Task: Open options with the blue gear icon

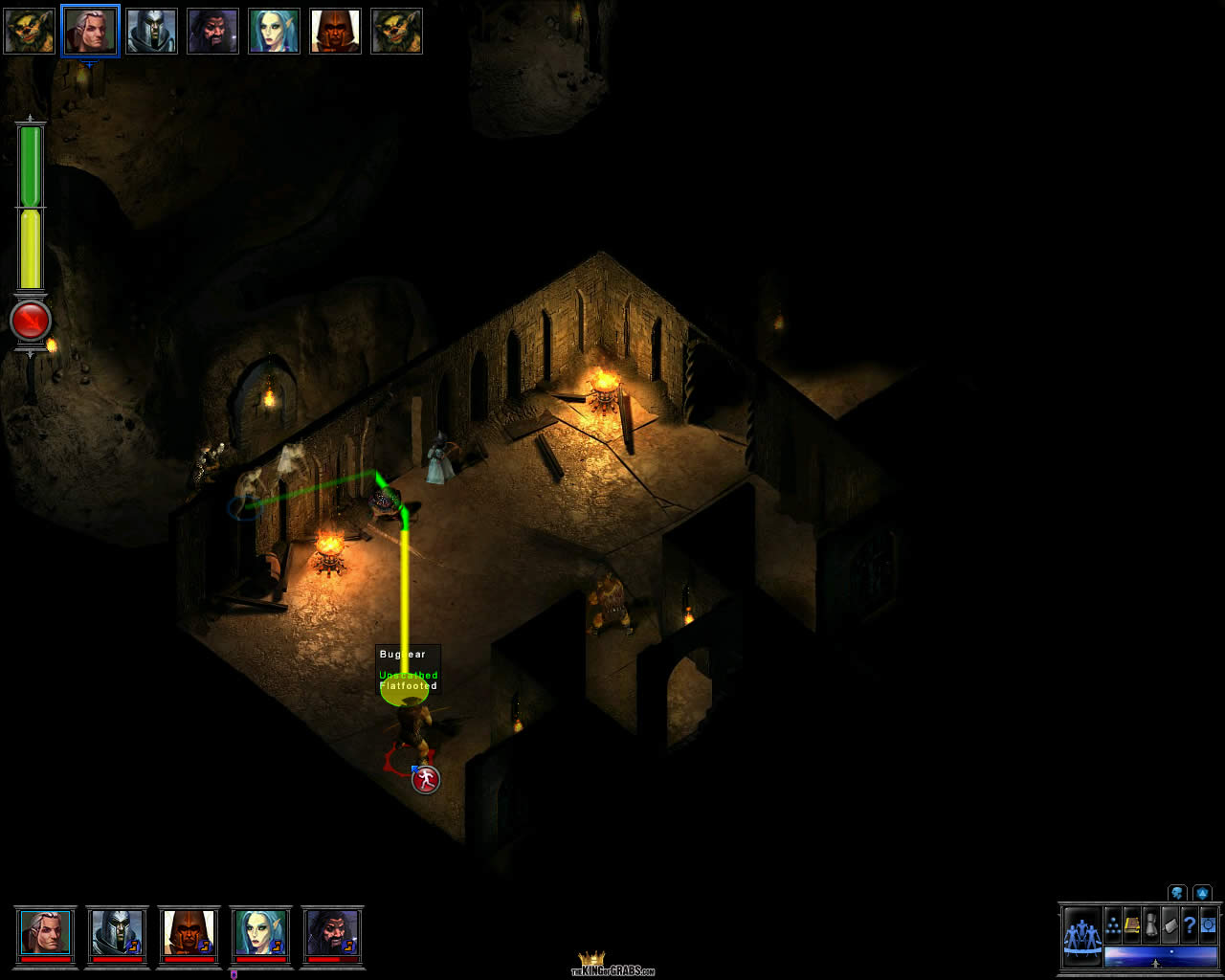Action: (x=1208, y=925)
